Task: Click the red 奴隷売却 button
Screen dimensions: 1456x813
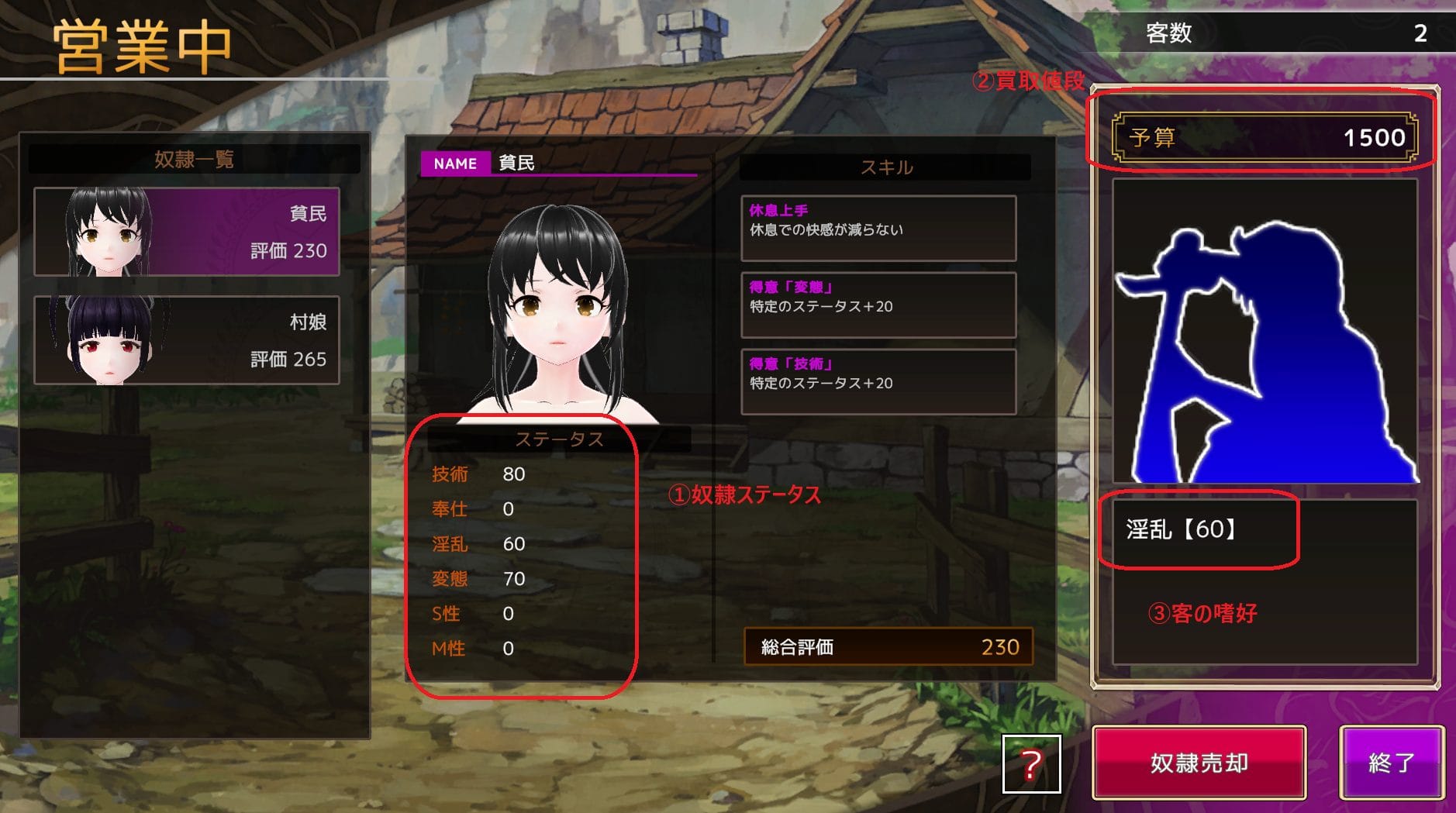Action: 1199,763
